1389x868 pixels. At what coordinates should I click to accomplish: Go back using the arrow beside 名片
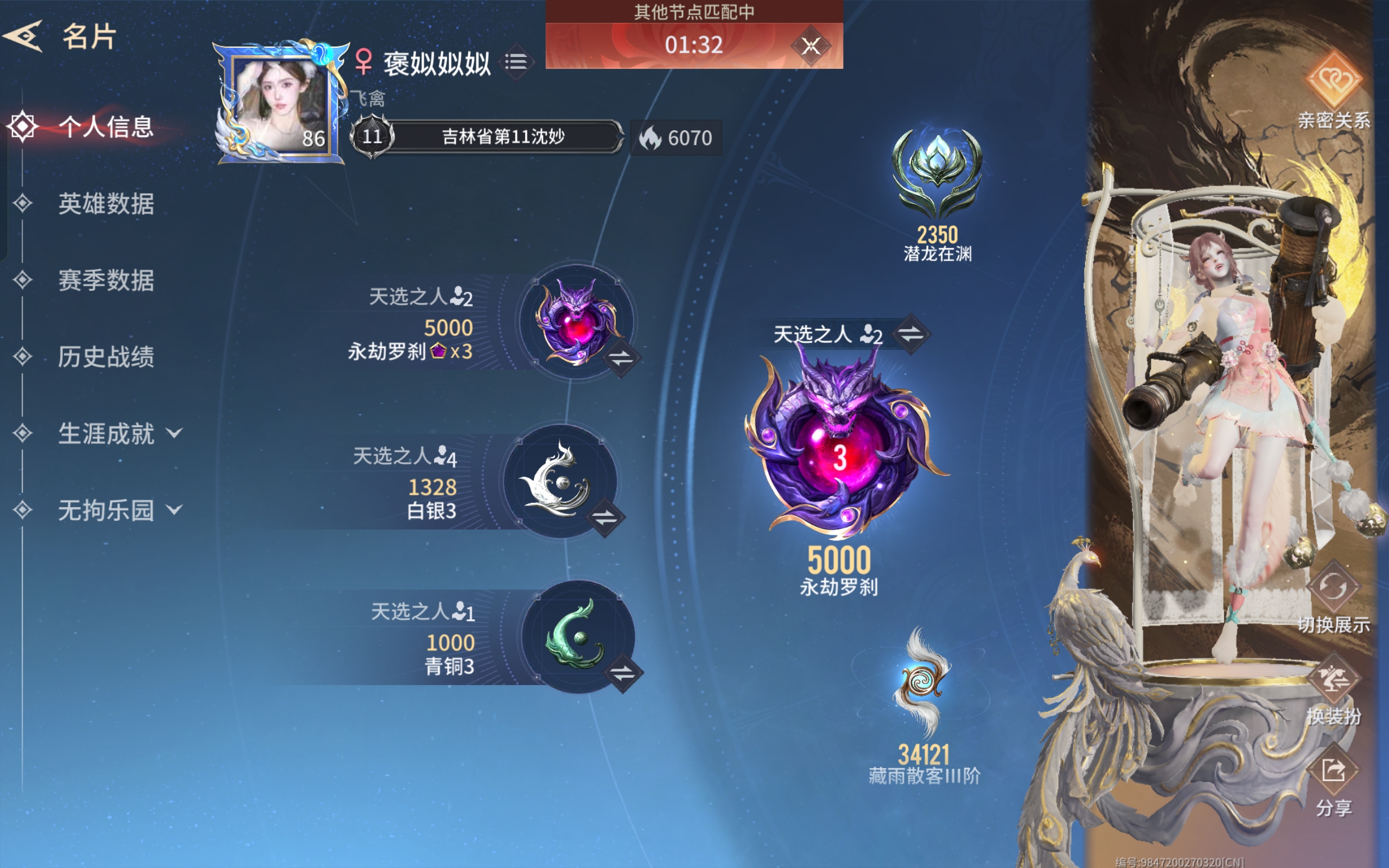[x=24, y=36]
